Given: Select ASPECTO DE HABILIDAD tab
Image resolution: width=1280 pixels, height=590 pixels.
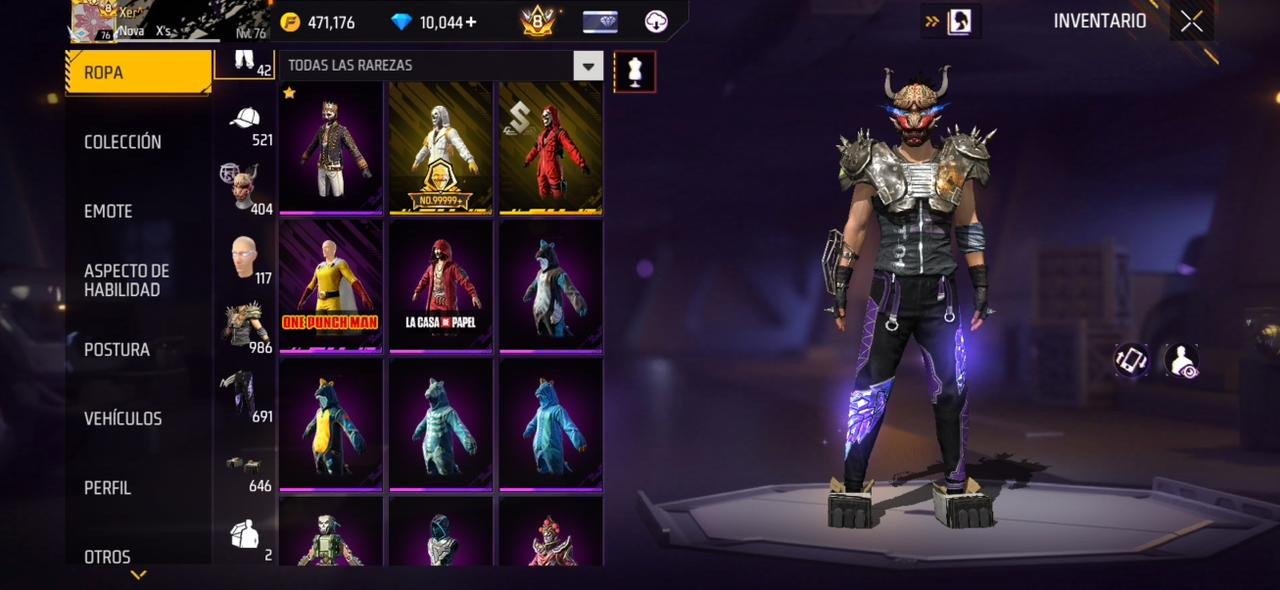Looking at the screenshot, I should pyautogui.click(x=126, y=280).
